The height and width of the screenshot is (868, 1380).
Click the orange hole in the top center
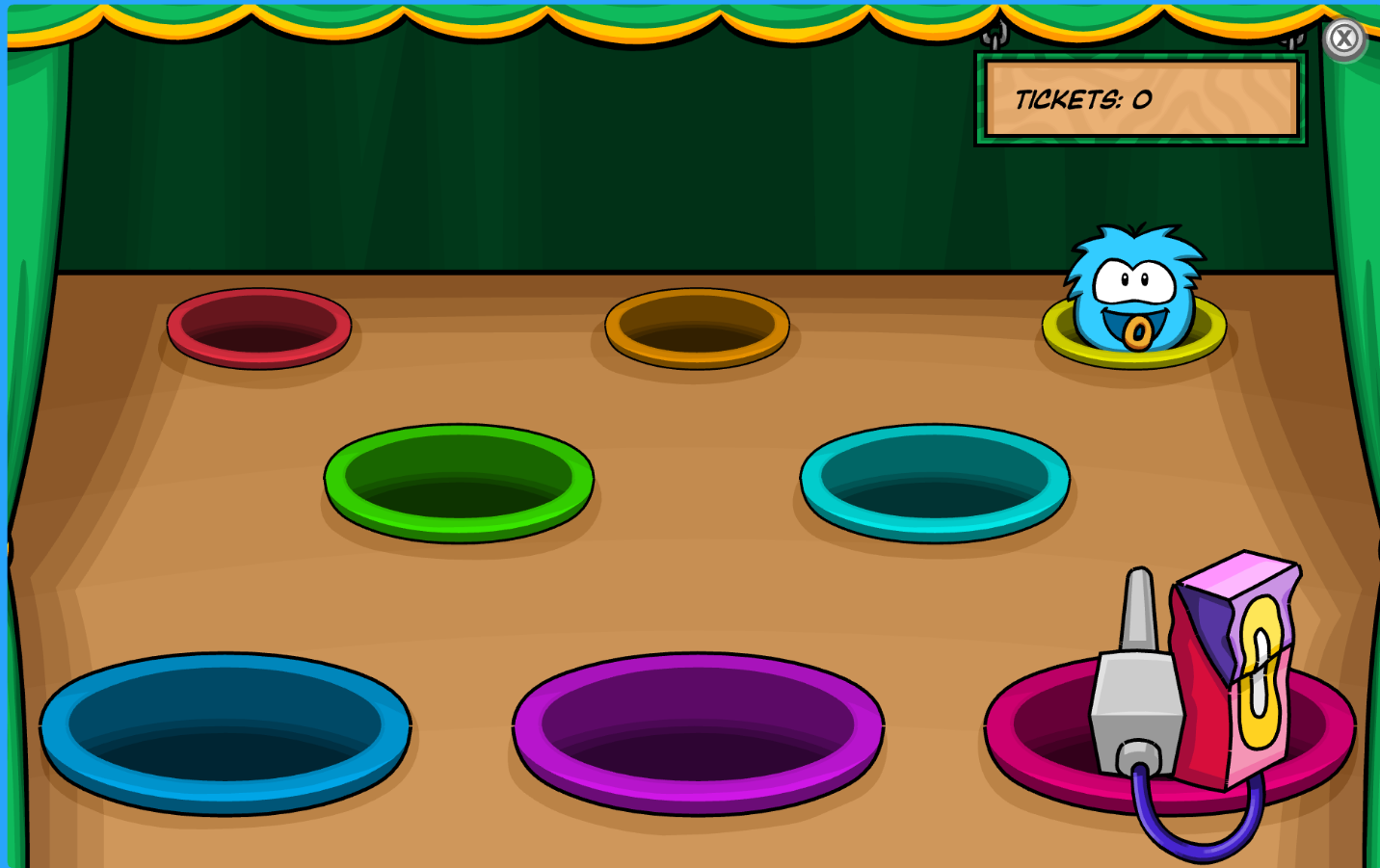coord(696,328)
